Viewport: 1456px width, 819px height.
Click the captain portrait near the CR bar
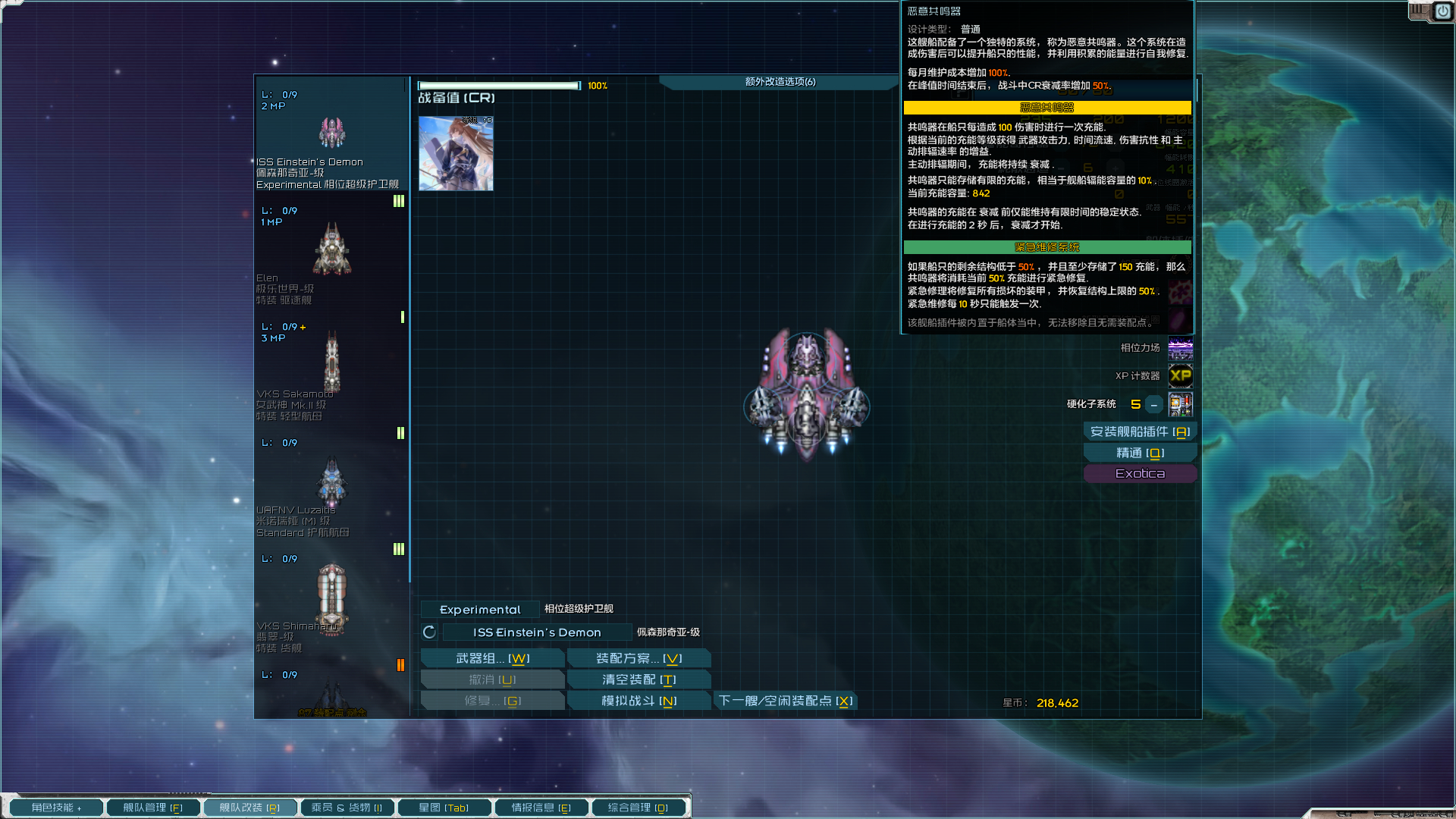455,153
